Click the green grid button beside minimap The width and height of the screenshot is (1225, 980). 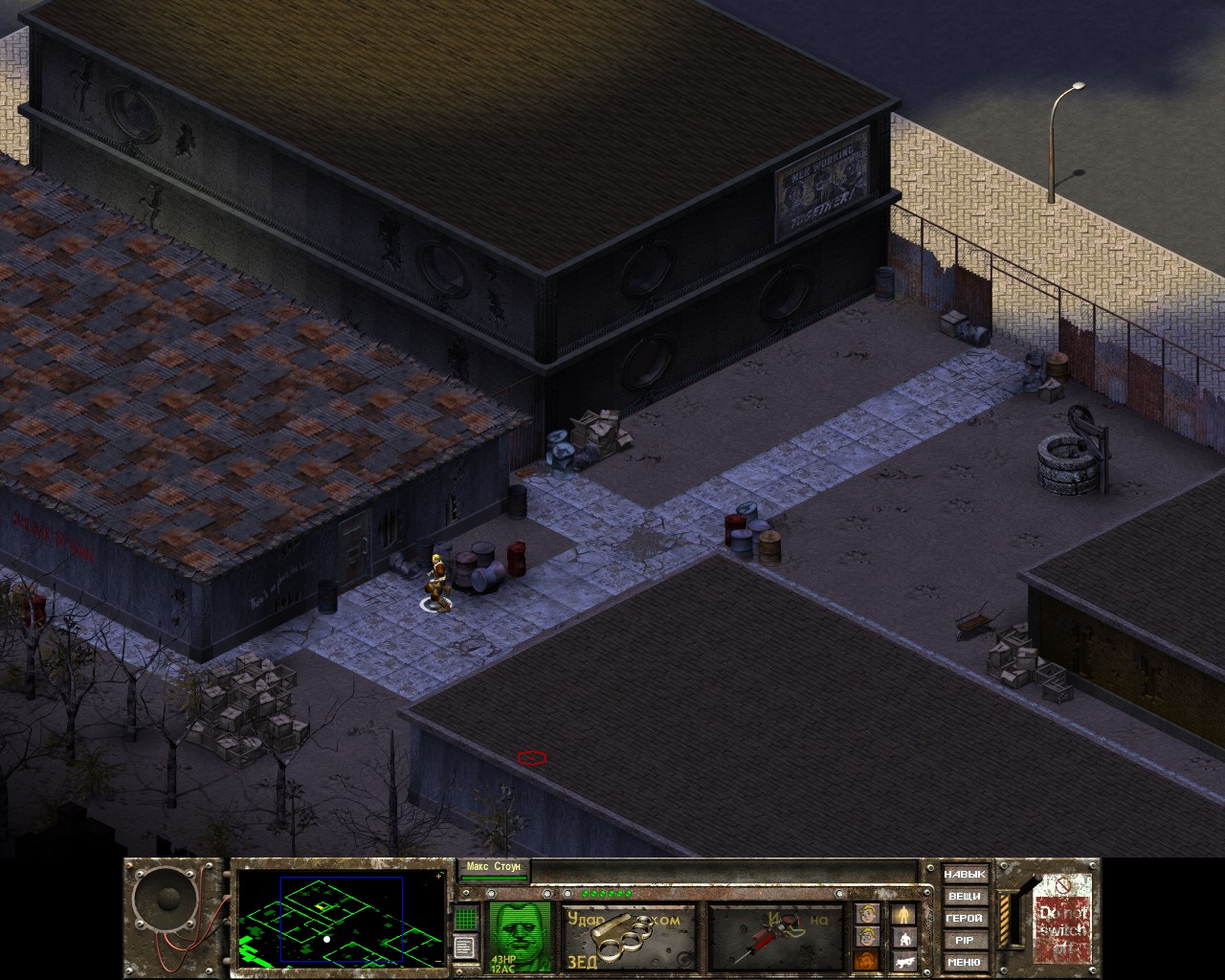[x=466, y=917]
